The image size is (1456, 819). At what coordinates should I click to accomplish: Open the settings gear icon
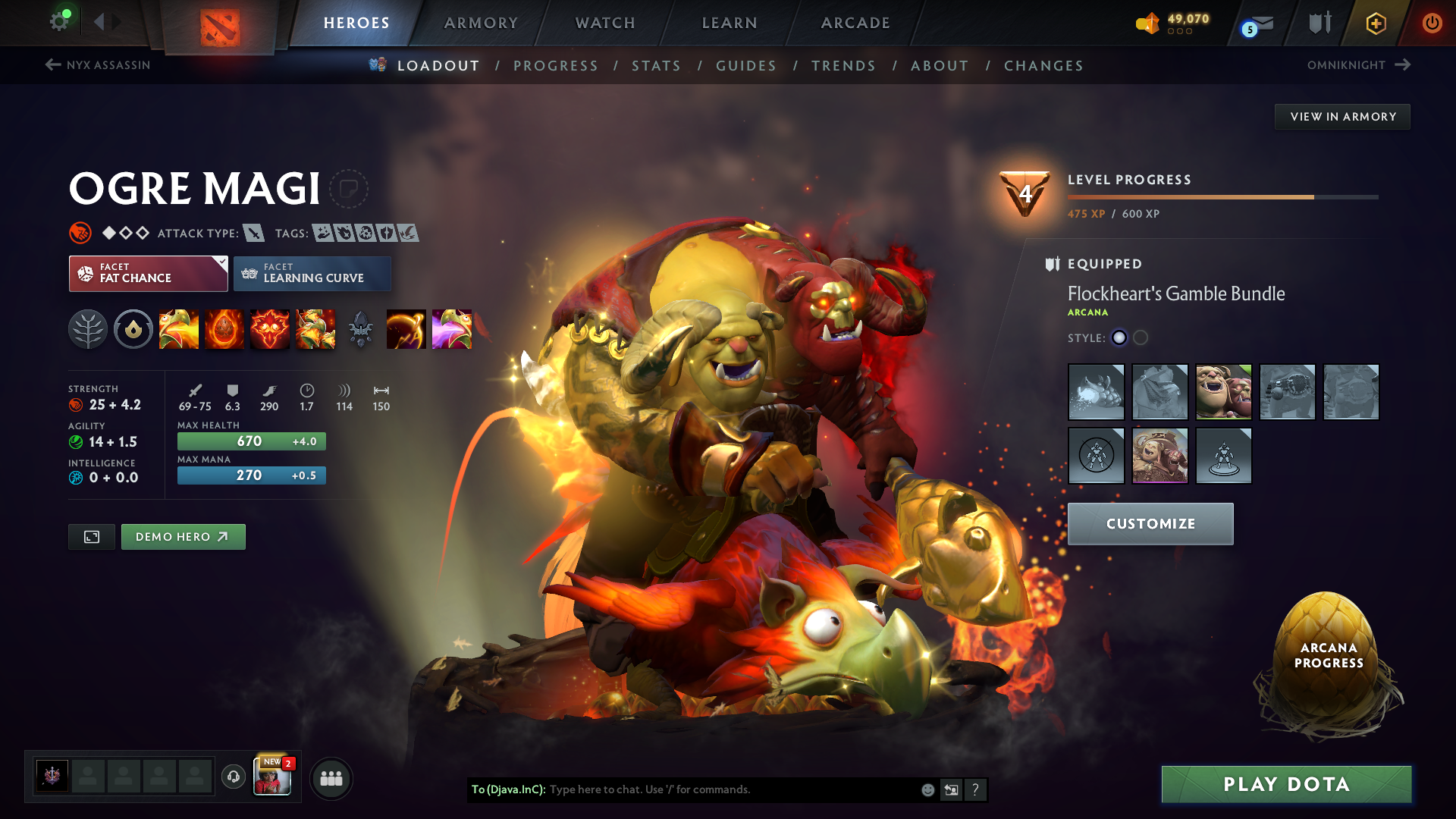59,21
